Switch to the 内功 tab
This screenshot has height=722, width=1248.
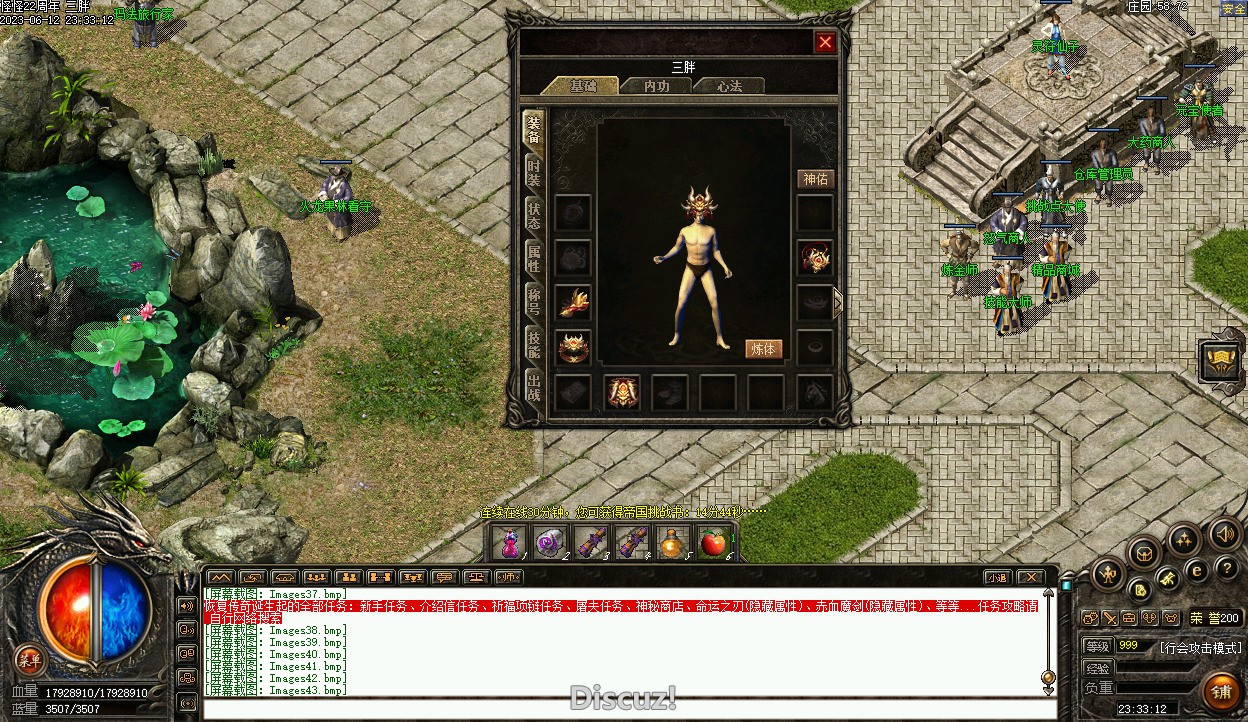coord(656,87)
